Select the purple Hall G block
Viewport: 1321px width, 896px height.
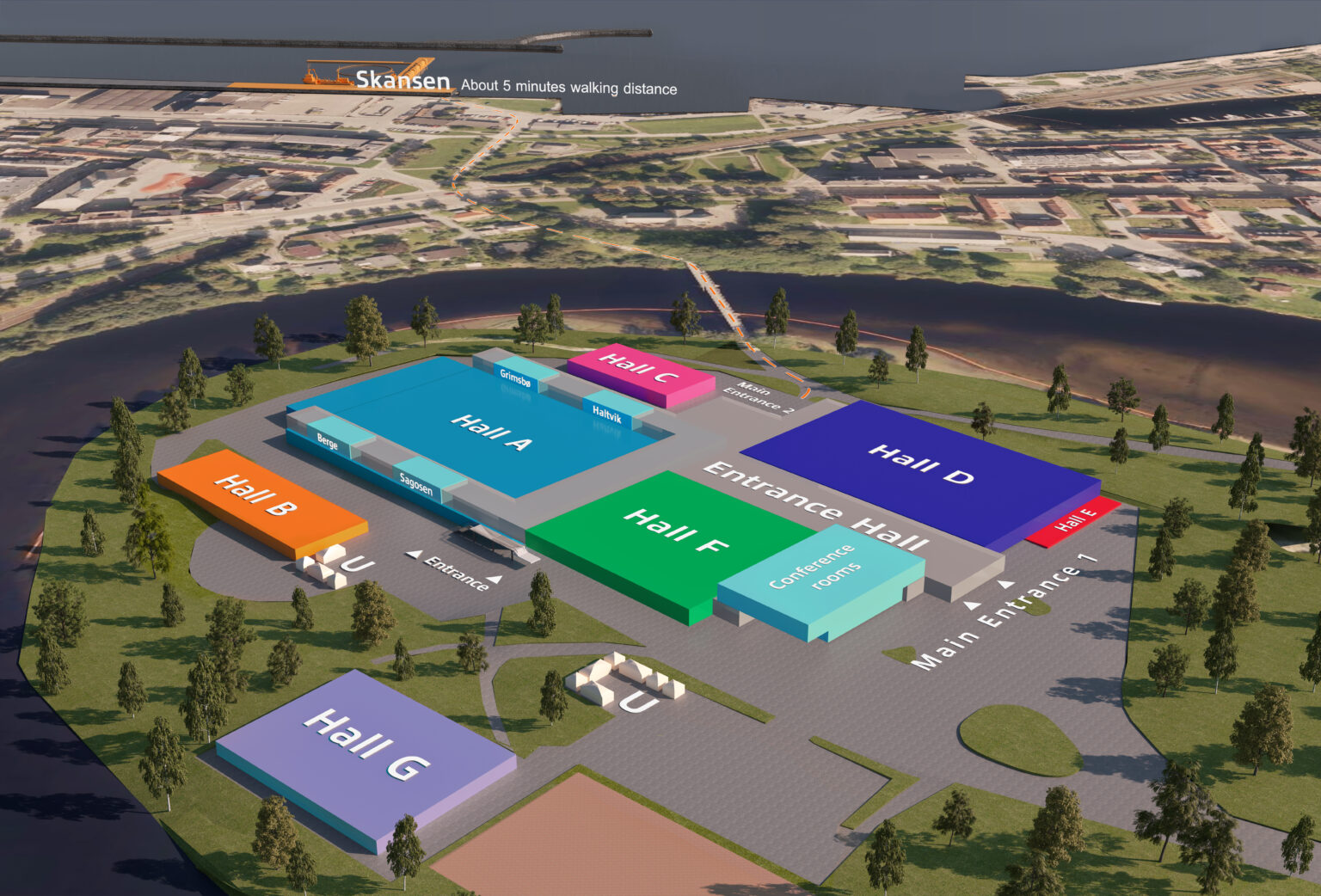[x=366, y=744]
